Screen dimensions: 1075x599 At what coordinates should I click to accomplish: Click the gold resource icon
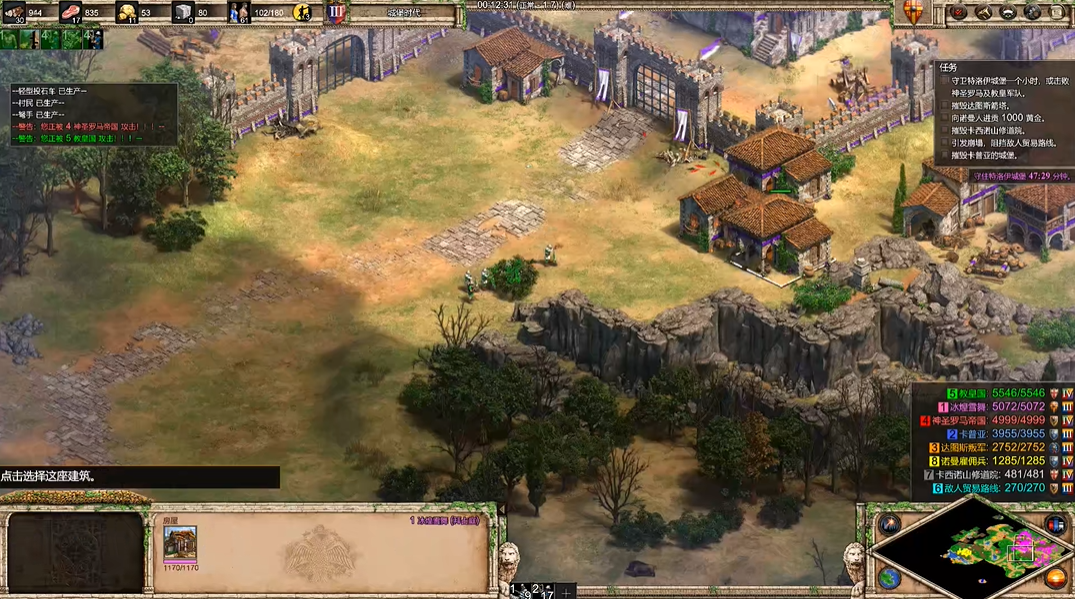pyautogui.click(x=127, y=13)
